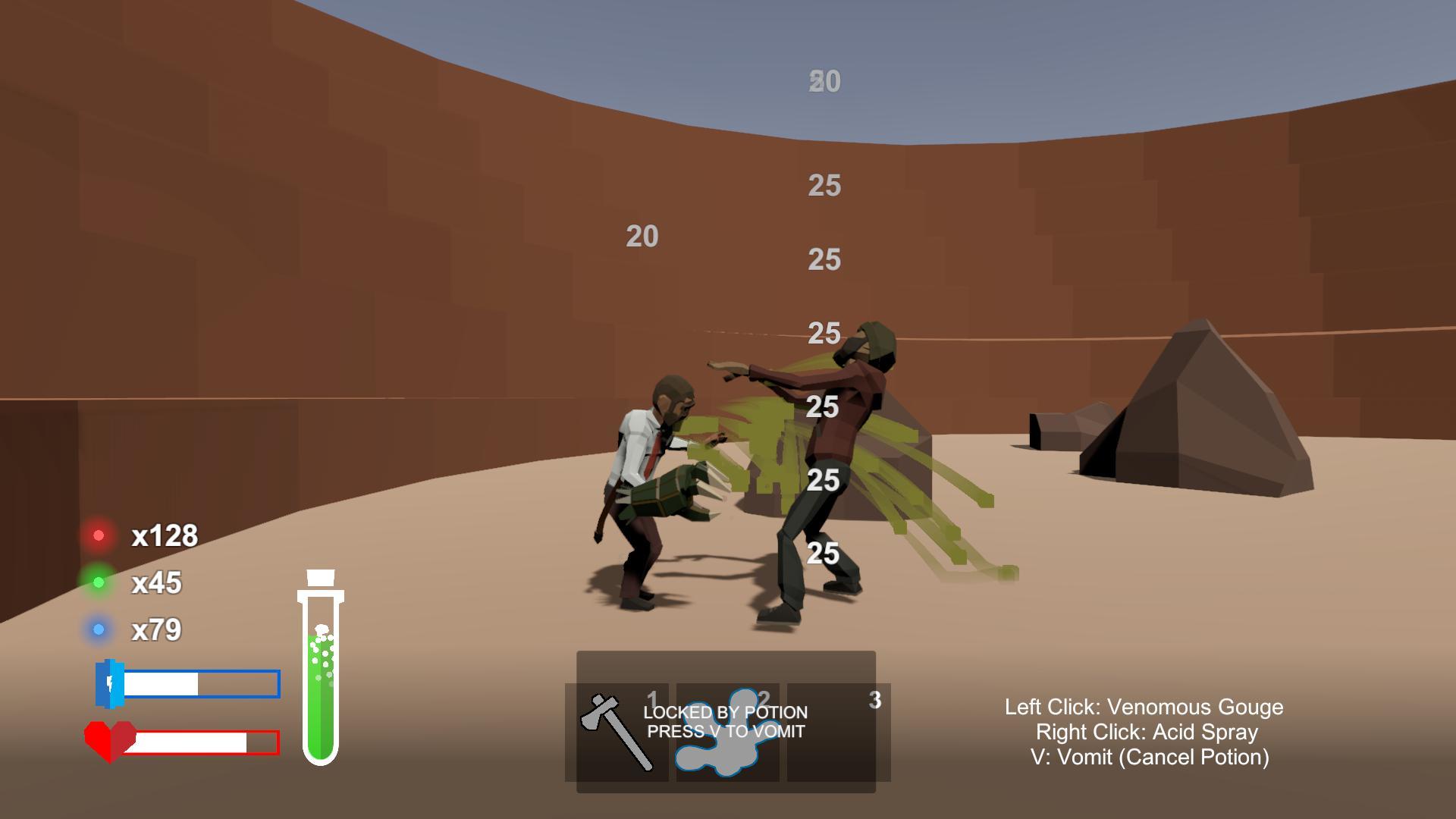Select the Venomous Gouge ability hint
This screenshot has width=1456, height=819.
tap(1142, 706)
